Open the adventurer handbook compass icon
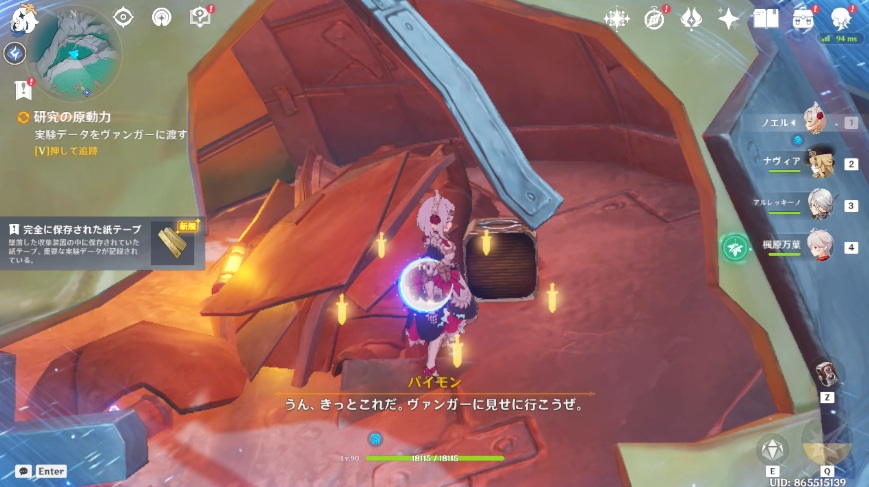The image size is (869, 487). (x=655, y=18)
